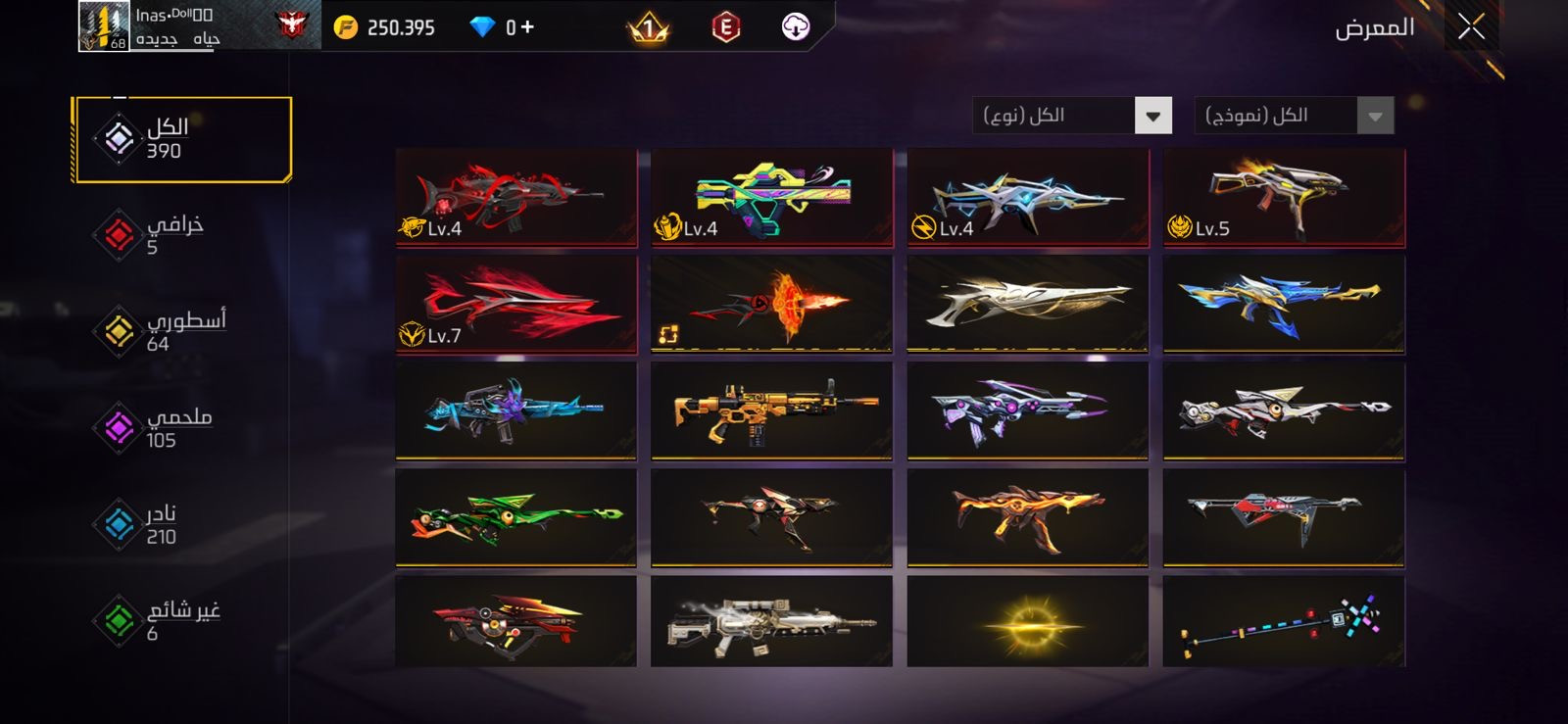This screenshot has width=1568, height=724.
Task: Select the red Lv.7 weapon skin
Action: point(516,304)
